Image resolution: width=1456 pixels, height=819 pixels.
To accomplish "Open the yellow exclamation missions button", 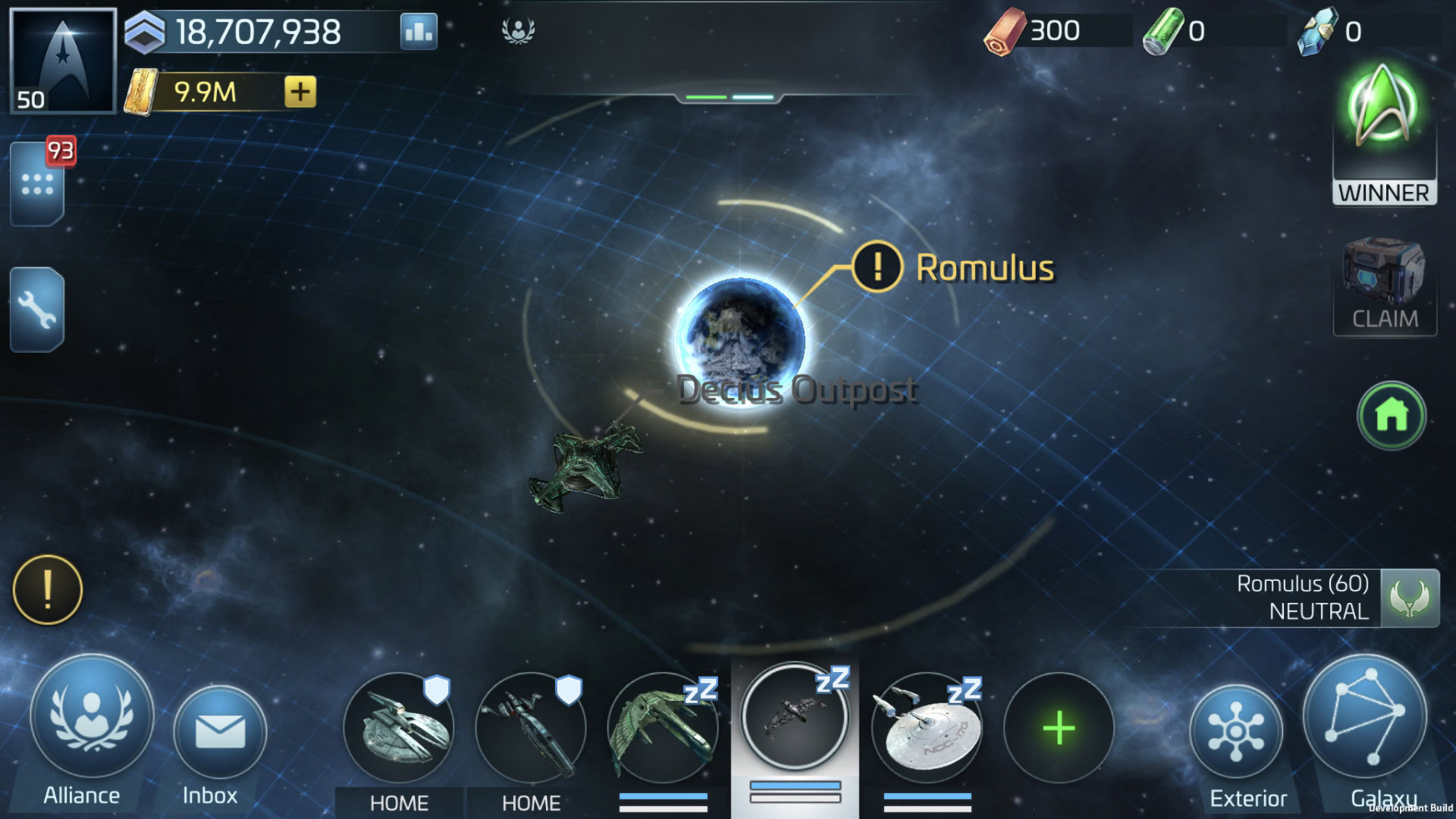I will coord(48,590).
